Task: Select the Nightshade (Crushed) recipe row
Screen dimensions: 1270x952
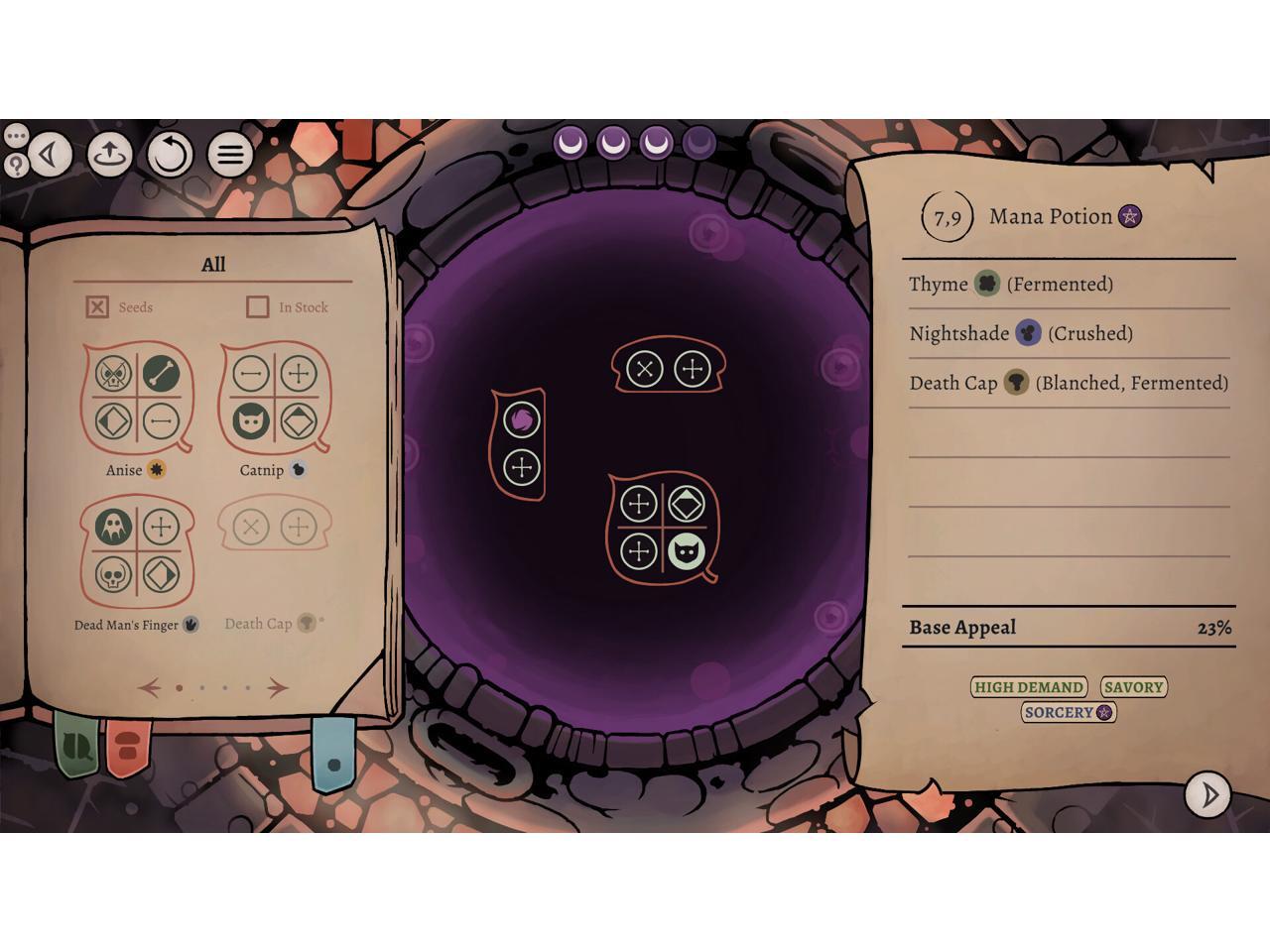Action: (x=1068, y=334)
